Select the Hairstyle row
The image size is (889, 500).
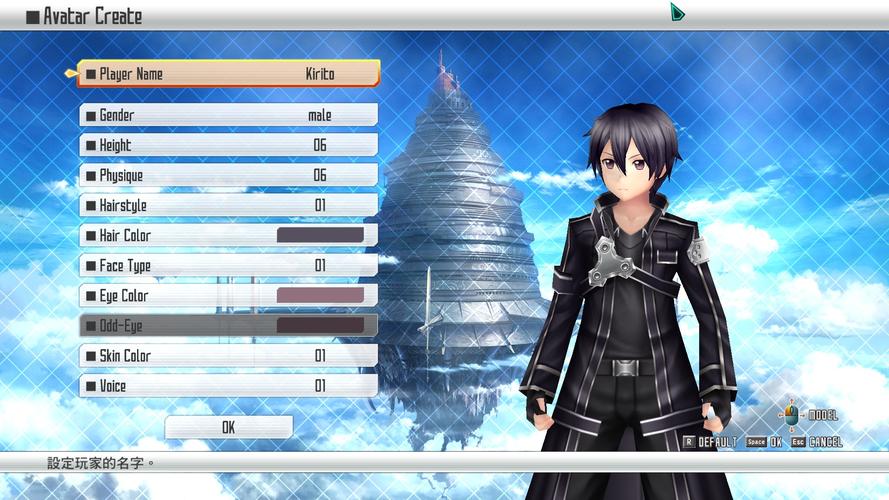click(229, 205)
